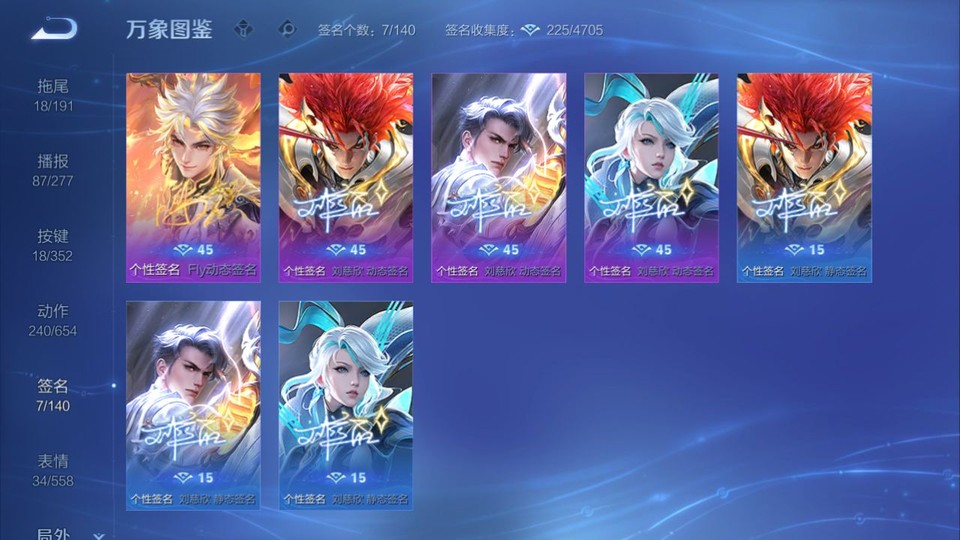Screen dimensions: 960x540
Task: Choose the 签名 tab
Action: tap(53, 395)
